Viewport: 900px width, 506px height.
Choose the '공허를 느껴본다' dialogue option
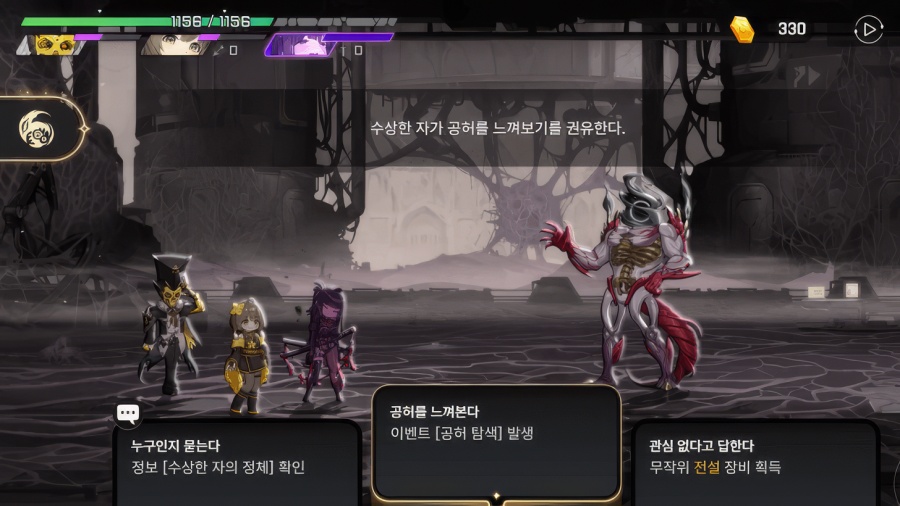pyautogui.click(x=496, y=440)
